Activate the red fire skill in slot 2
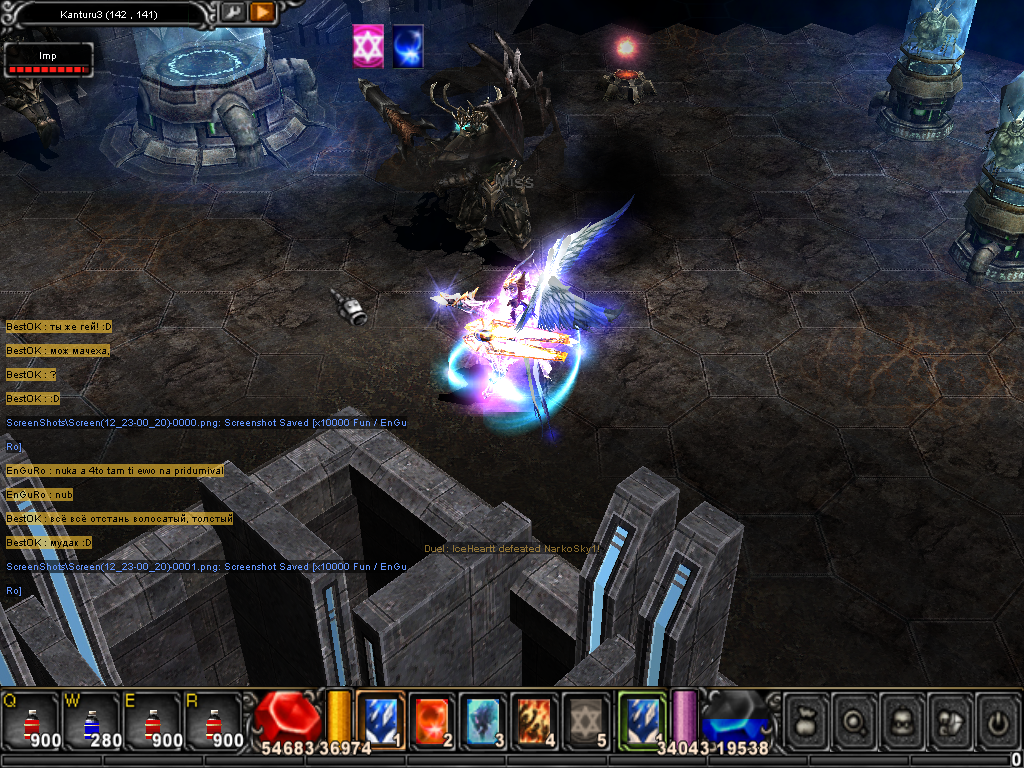 click(433, 720)
